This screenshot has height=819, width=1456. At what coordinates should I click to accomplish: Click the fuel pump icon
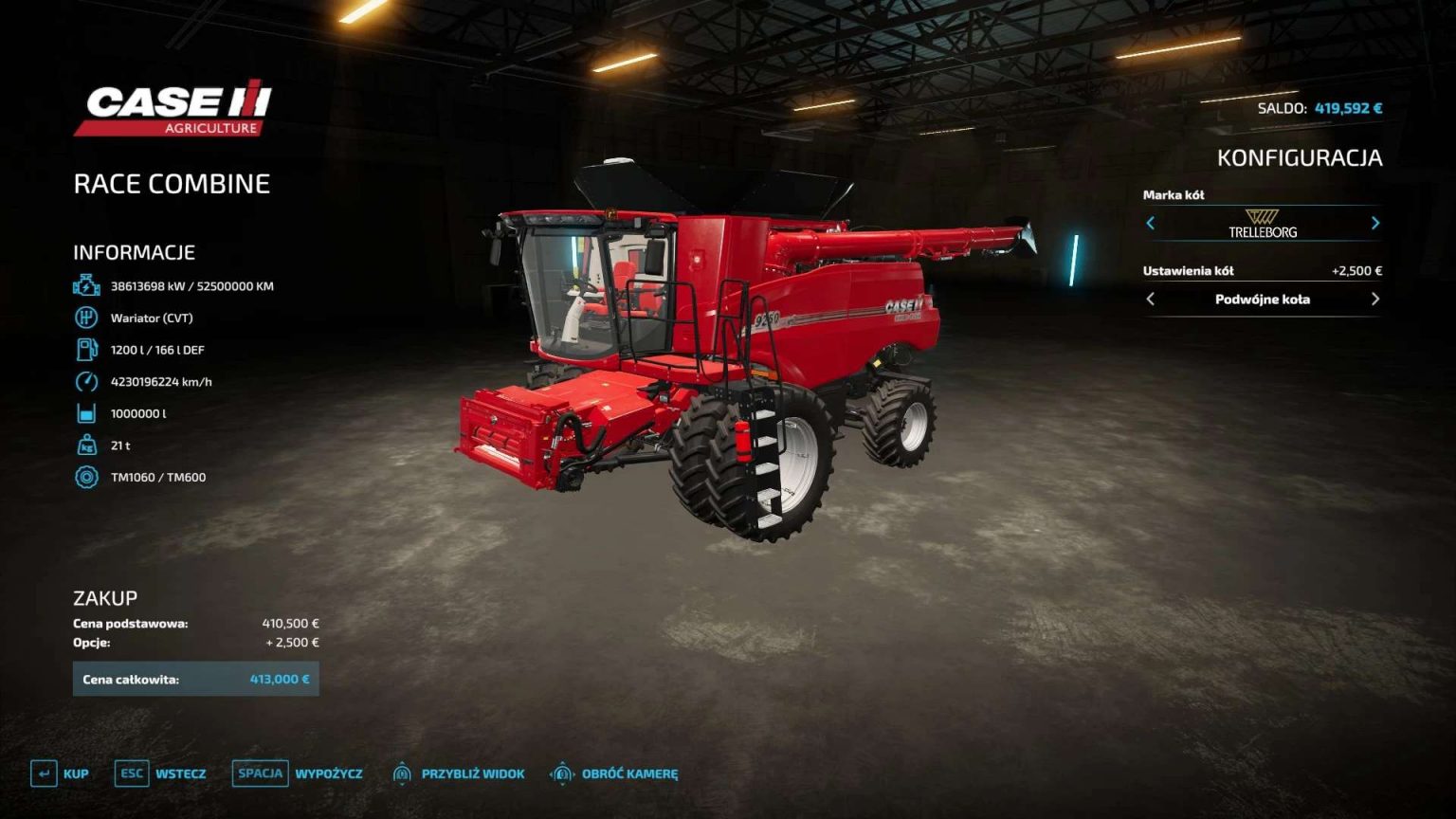[x=85, y=349]
